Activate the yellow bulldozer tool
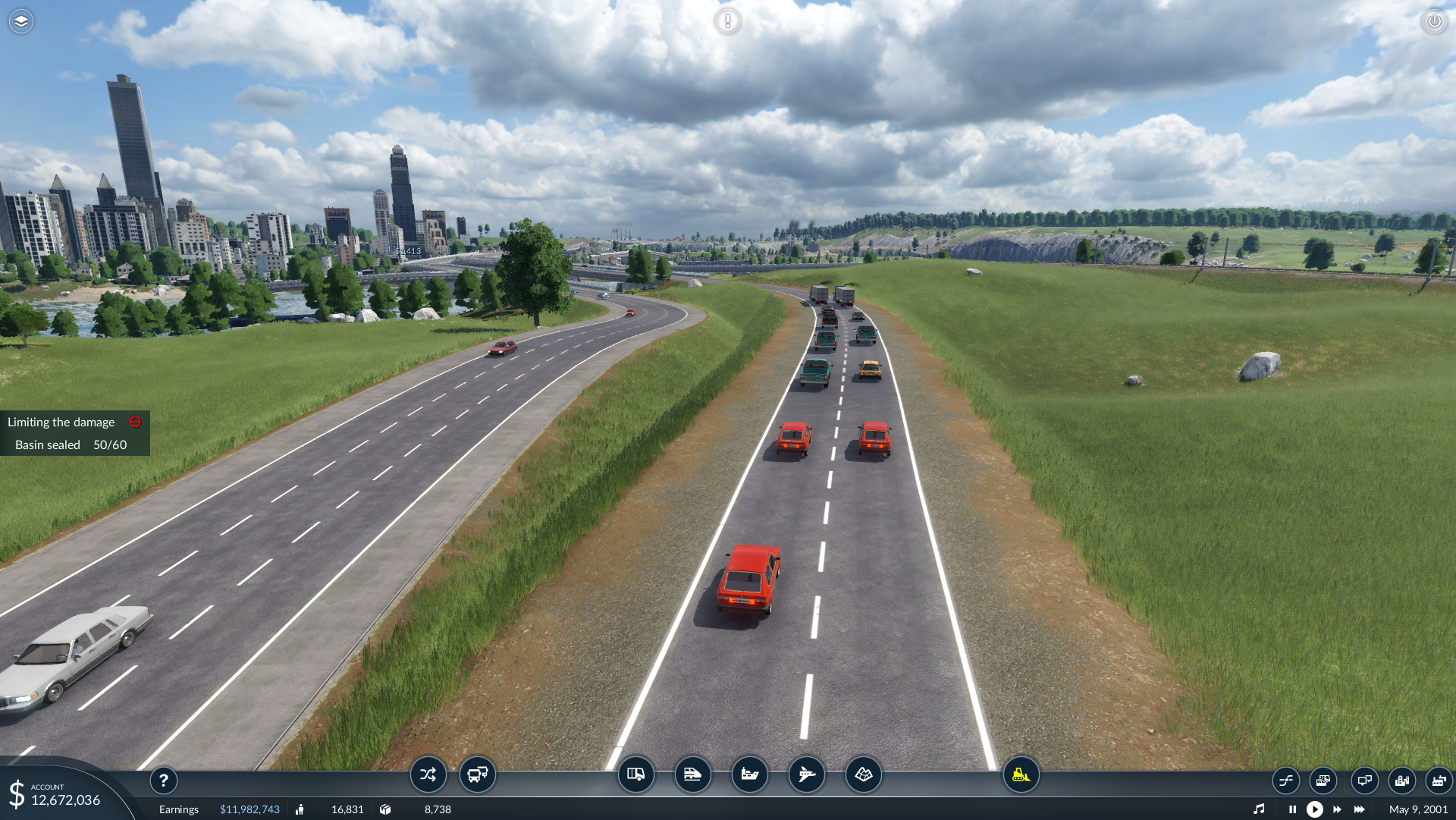 1021,774
